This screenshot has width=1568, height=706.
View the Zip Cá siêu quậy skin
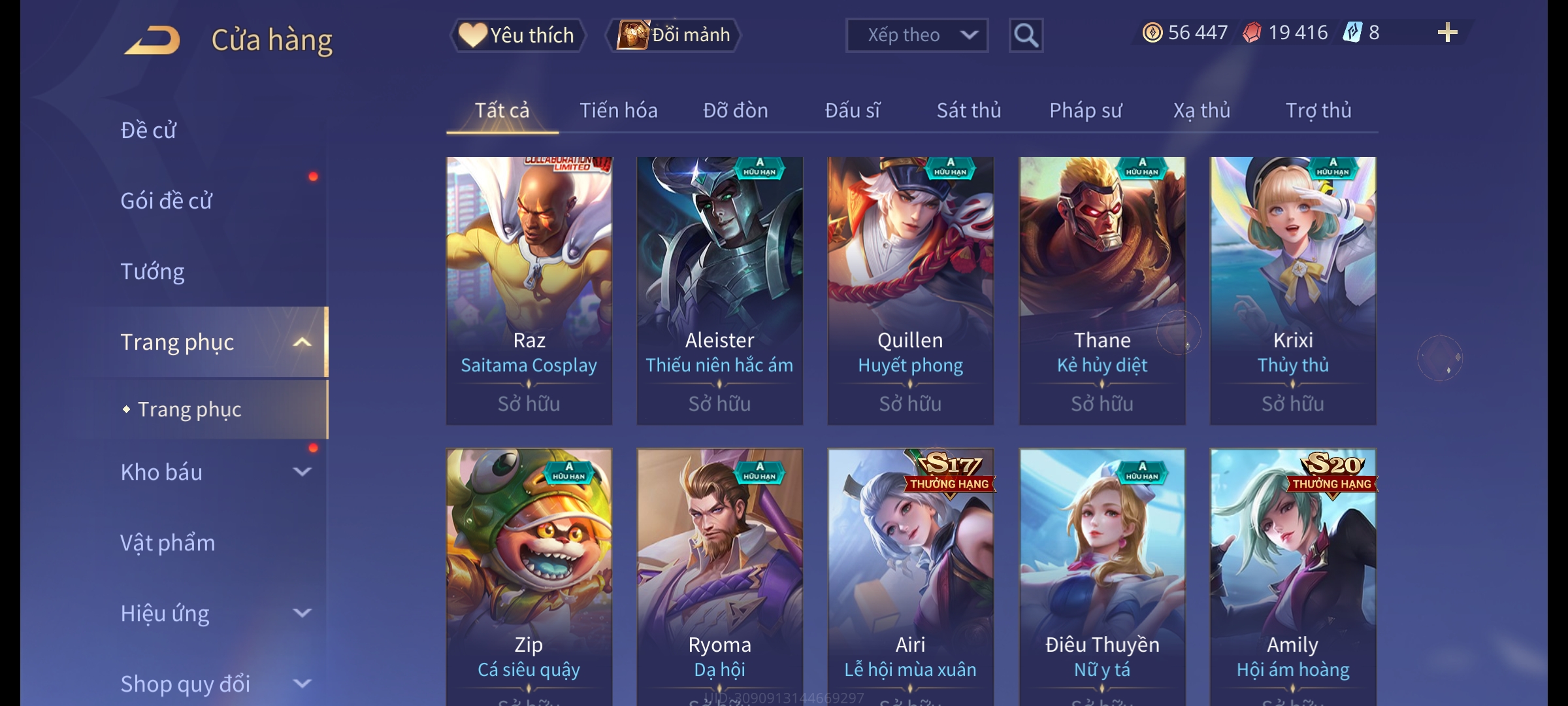tap(529, 575)
